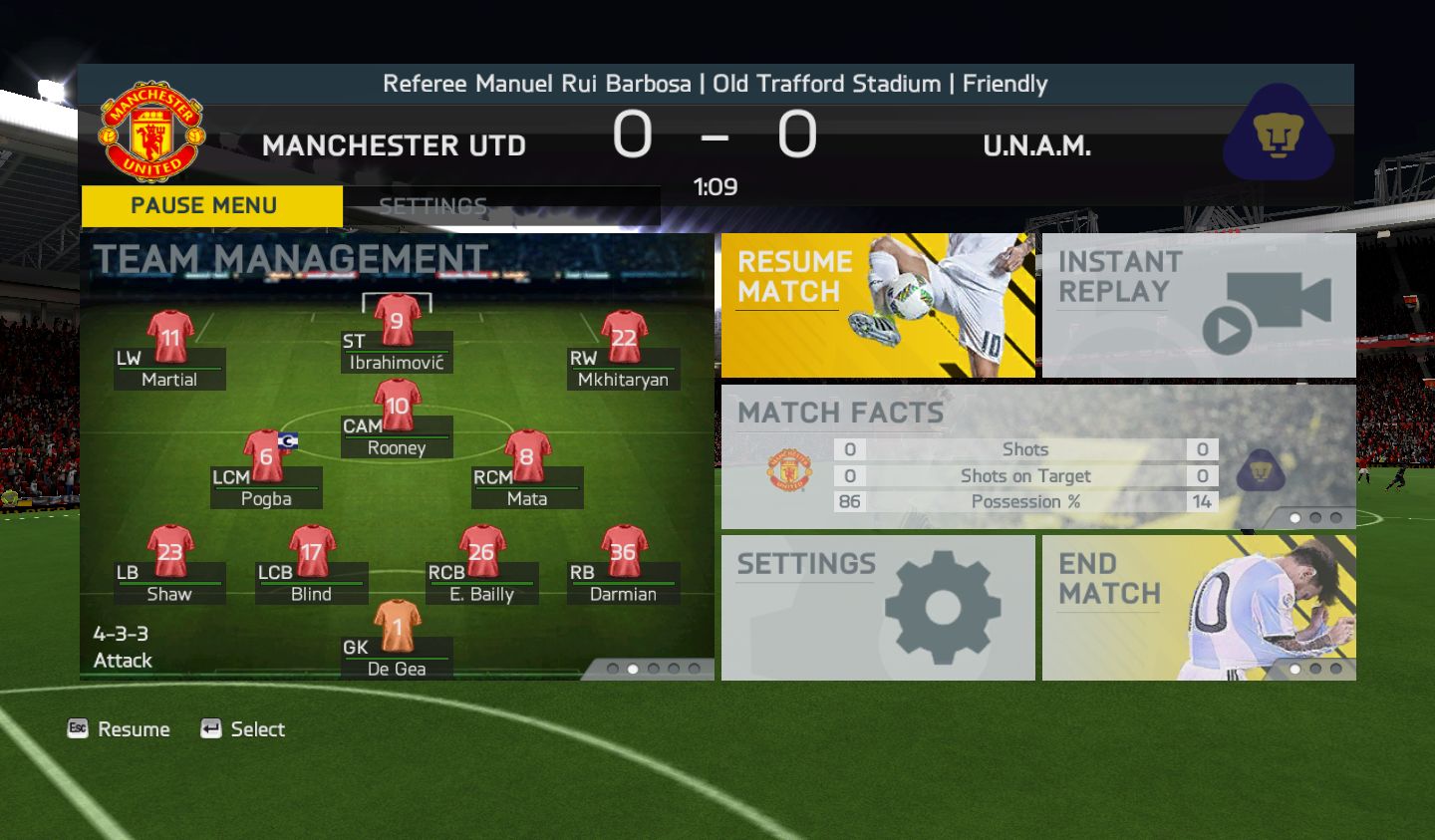Choose the End Match tile

click(x=1198, y=608)
